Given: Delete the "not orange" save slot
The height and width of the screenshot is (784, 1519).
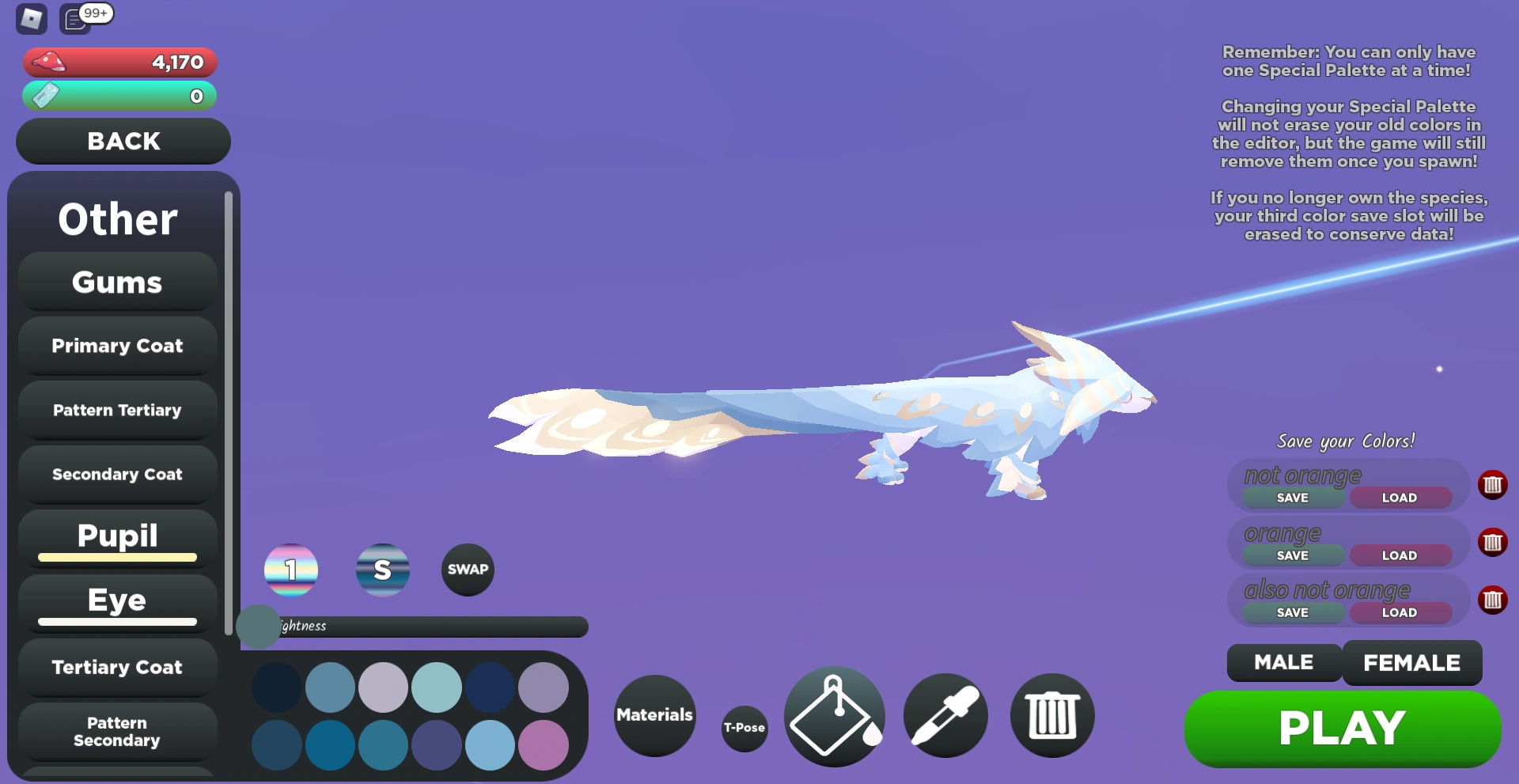Looking at the screenshot, I should (1494, 485).
